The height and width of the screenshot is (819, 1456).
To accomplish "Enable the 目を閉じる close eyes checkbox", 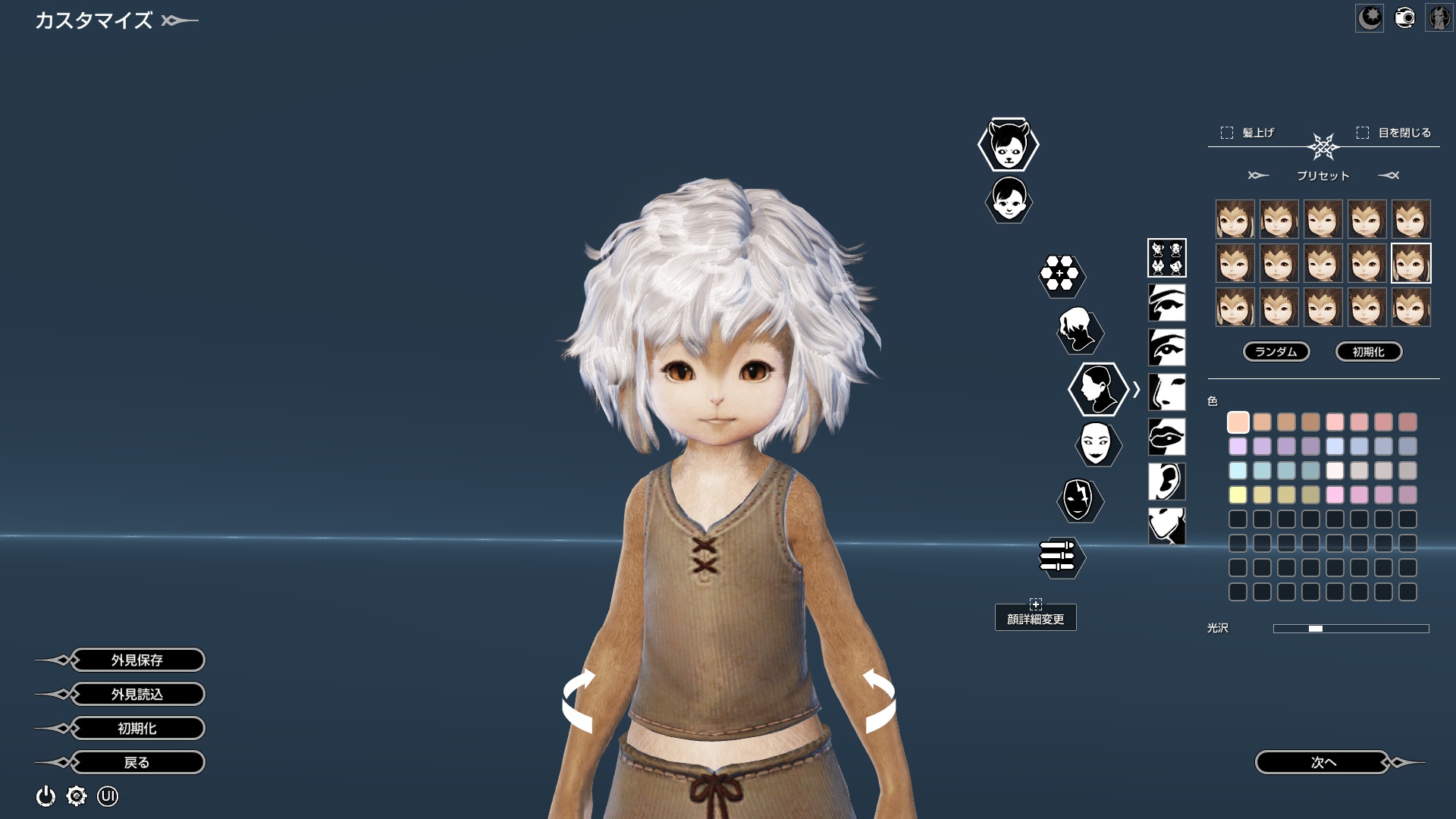I will [x=1363, y=133].
